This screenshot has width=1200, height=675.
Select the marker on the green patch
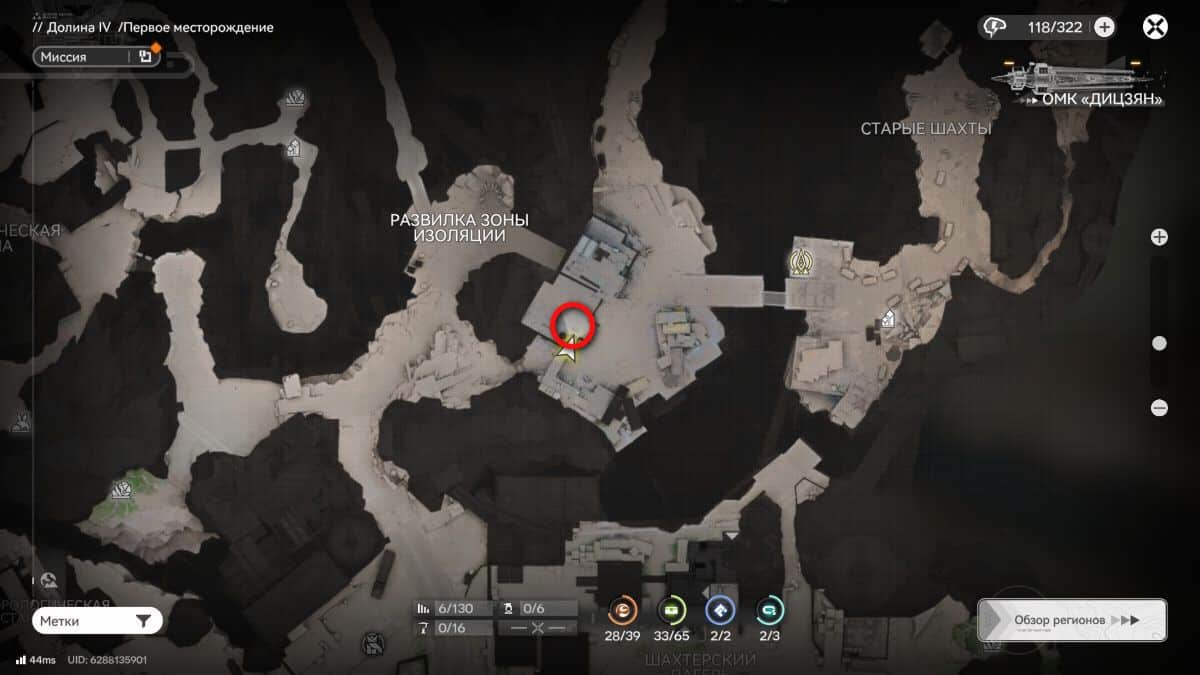click(x=121, y=490)
